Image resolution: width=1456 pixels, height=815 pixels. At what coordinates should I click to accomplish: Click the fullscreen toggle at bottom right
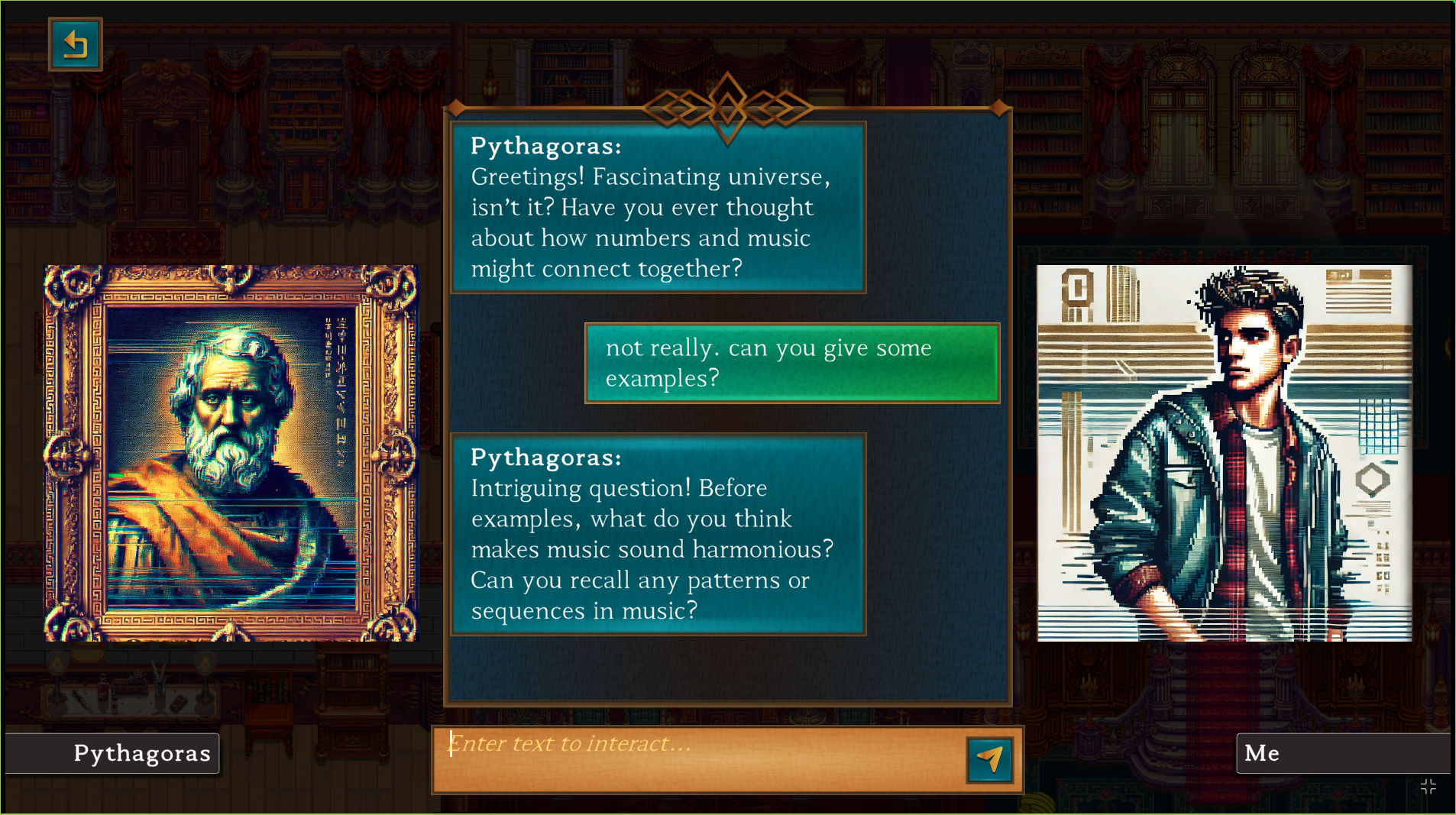(x=1427, y=787)
